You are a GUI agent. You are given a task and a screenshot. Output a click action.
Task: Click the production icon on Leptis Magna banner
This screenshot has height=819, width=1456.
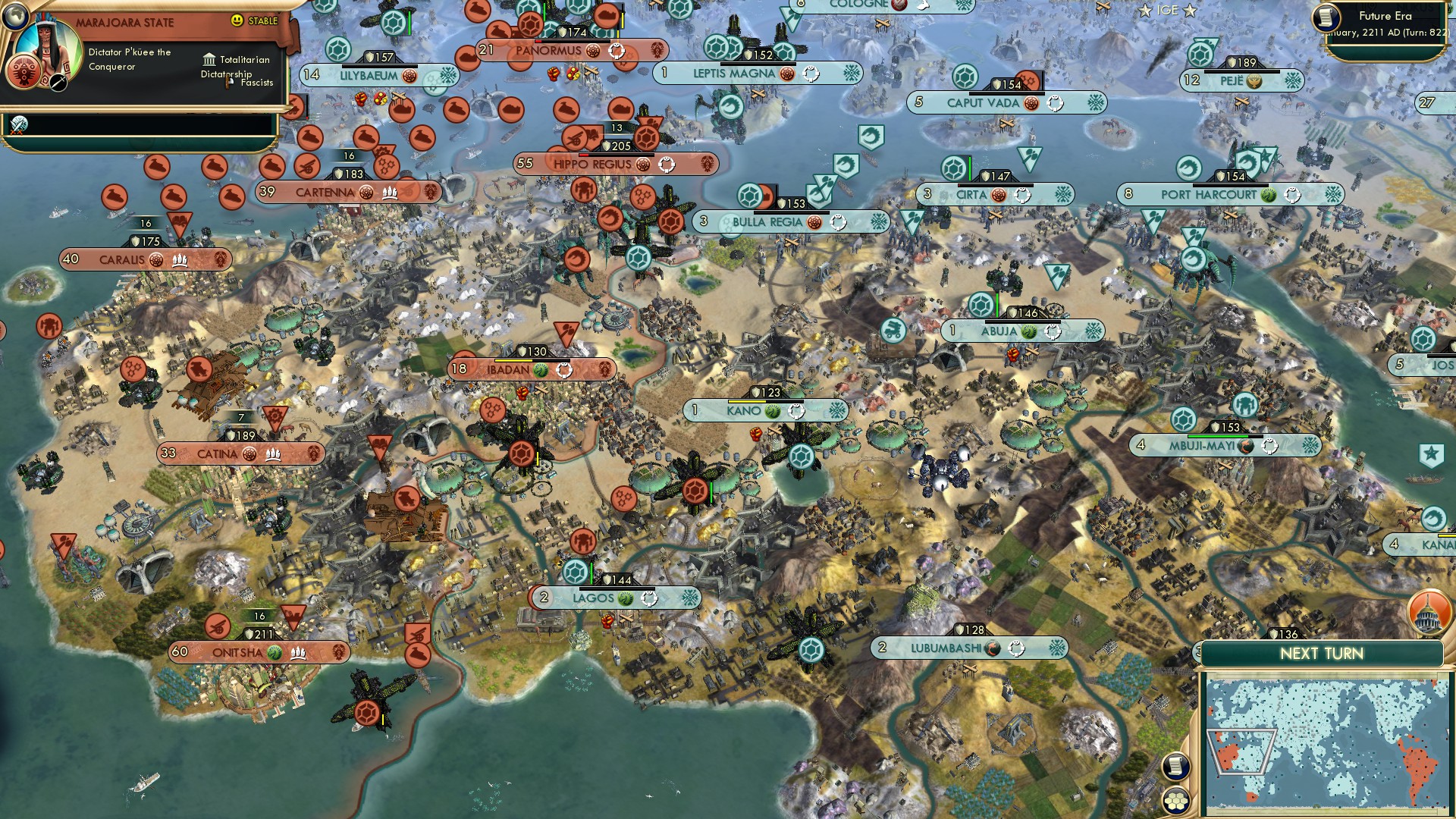[811, 74]
